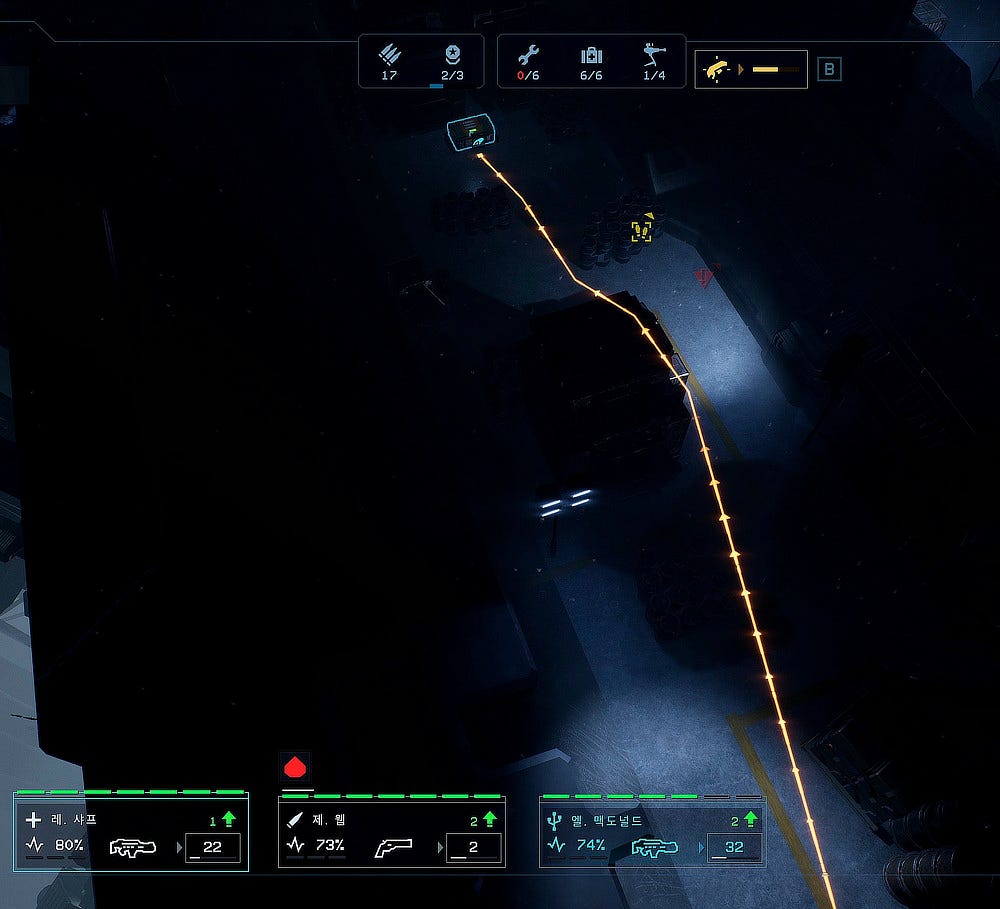Click the ammo bullets resource icon

pos(389,55)
